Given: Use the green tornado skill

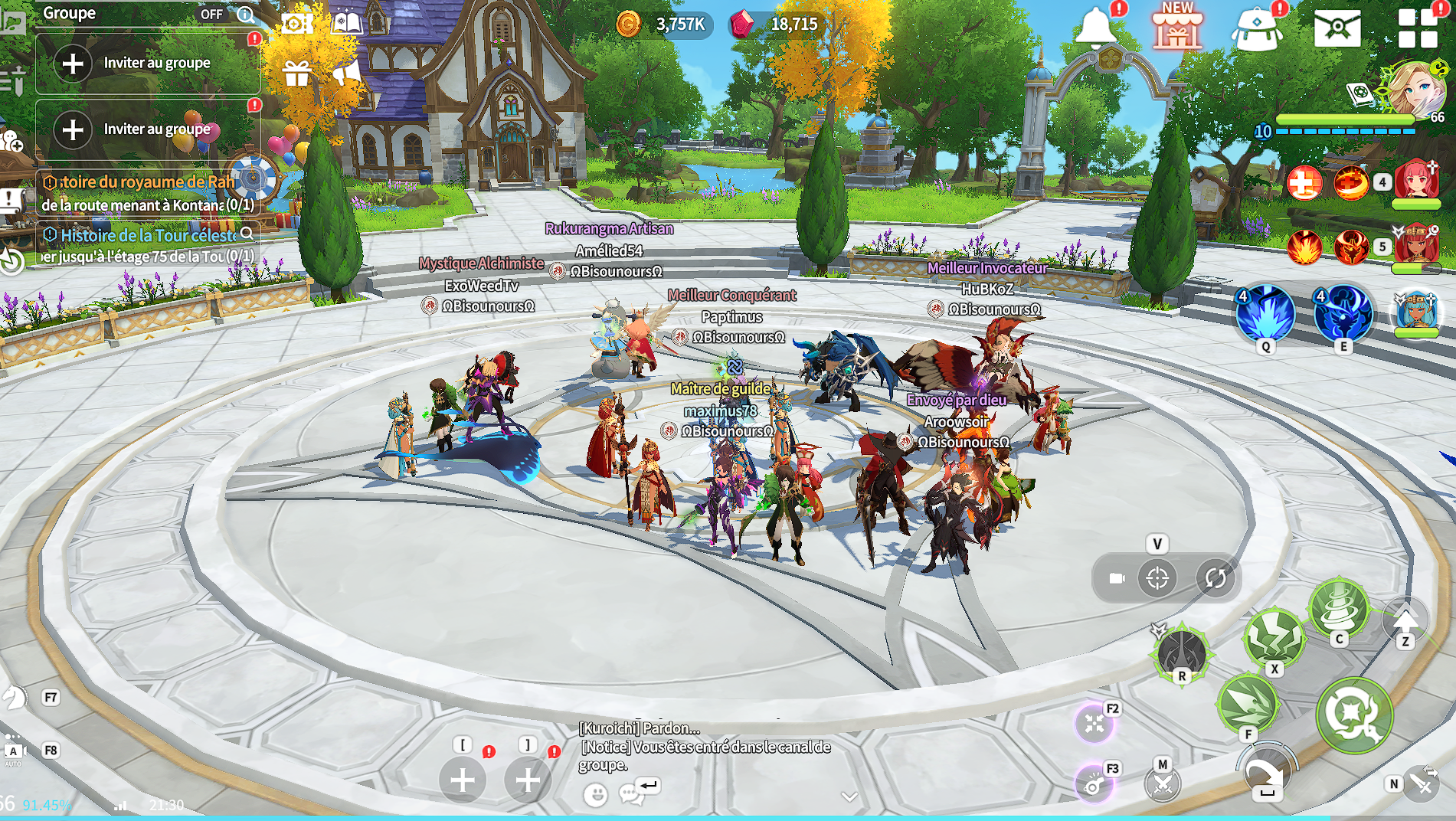Looking at the screenshot, I should (1339, 608).
